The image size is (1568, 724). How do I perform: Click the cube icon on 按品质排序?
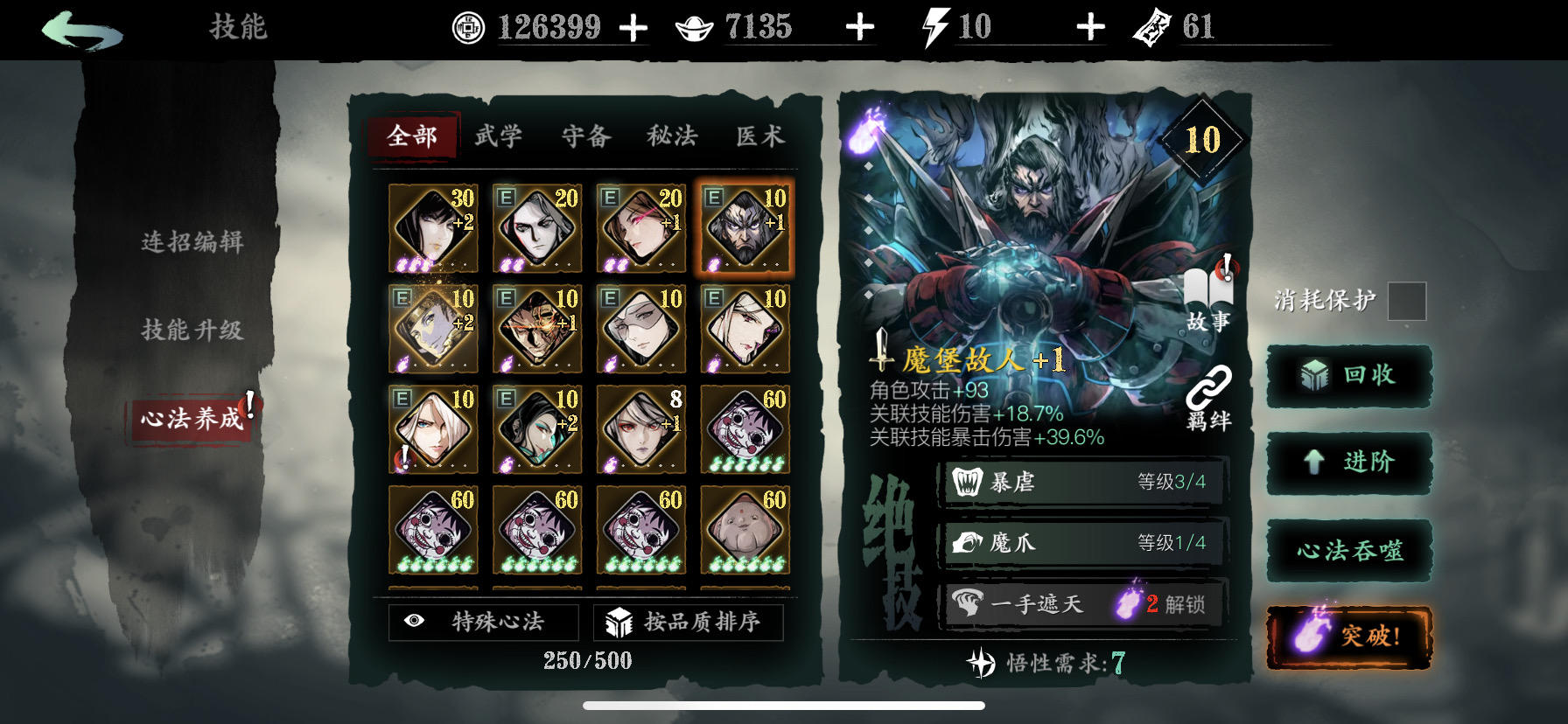pos(621,622)
